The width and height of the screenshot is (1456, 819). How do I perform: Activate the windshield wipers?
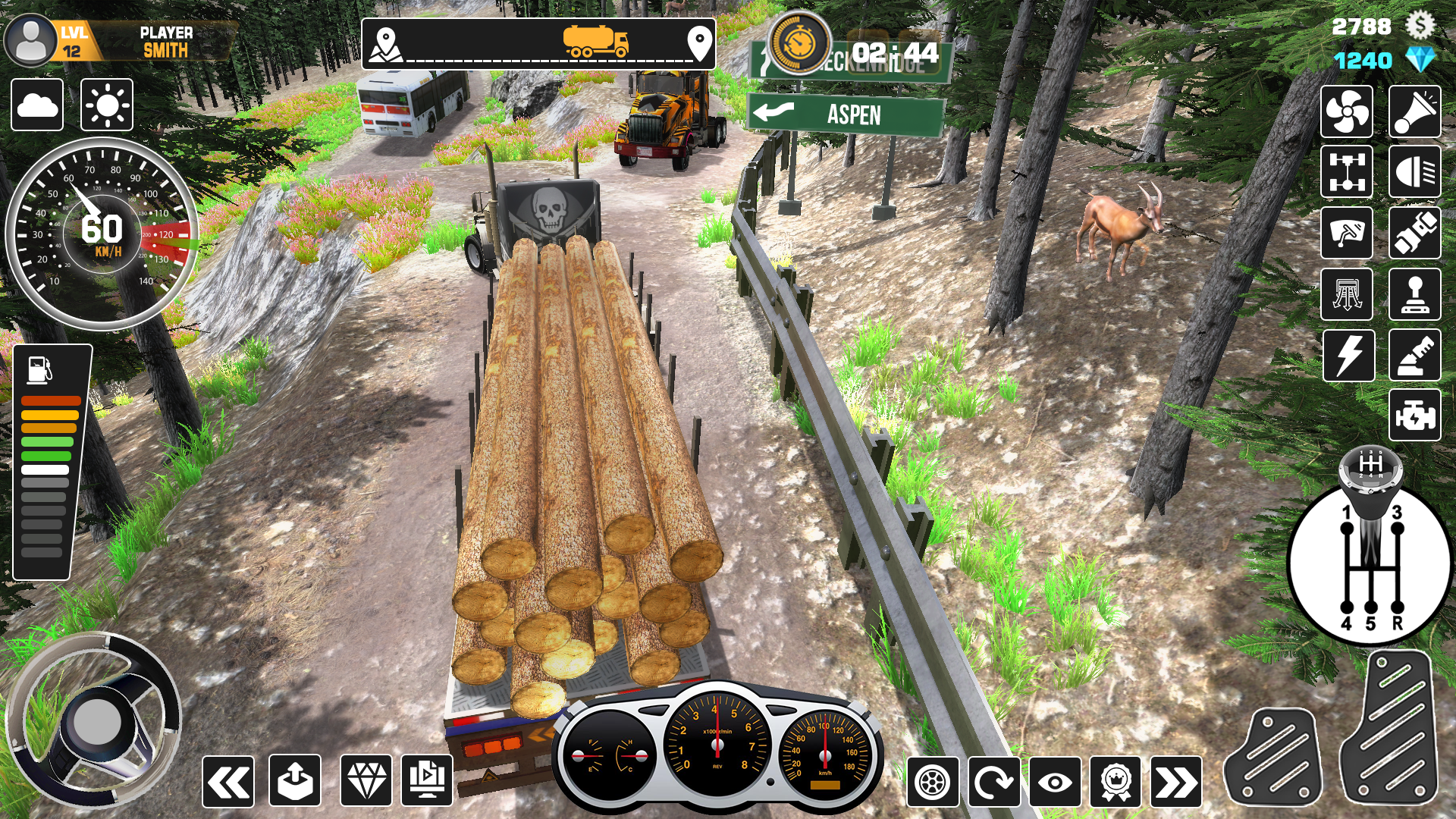click(x=1347, y=233)
